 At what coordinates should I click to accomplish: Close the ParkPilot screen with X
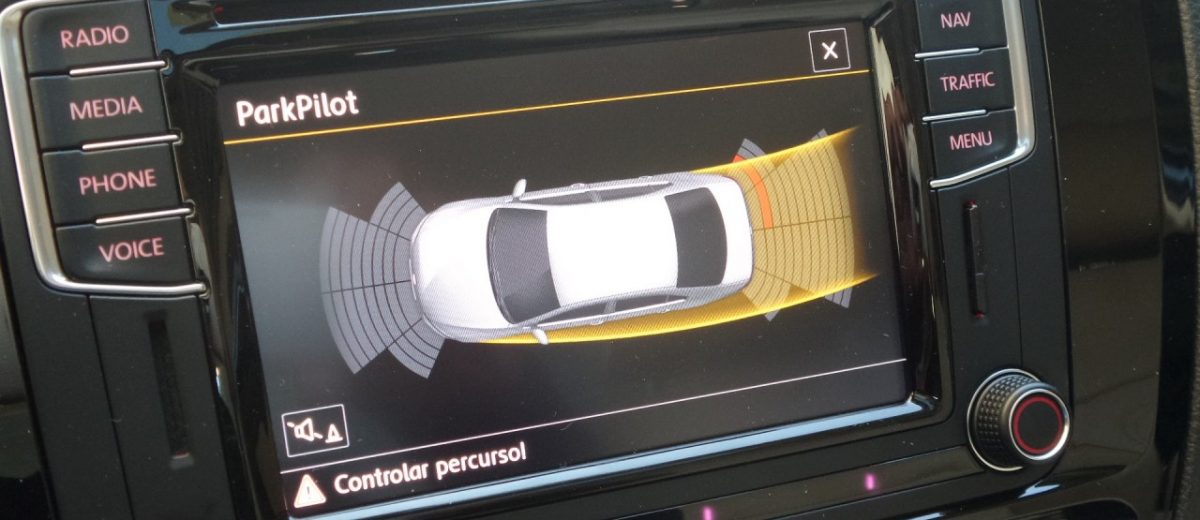[x=829, y=50]
